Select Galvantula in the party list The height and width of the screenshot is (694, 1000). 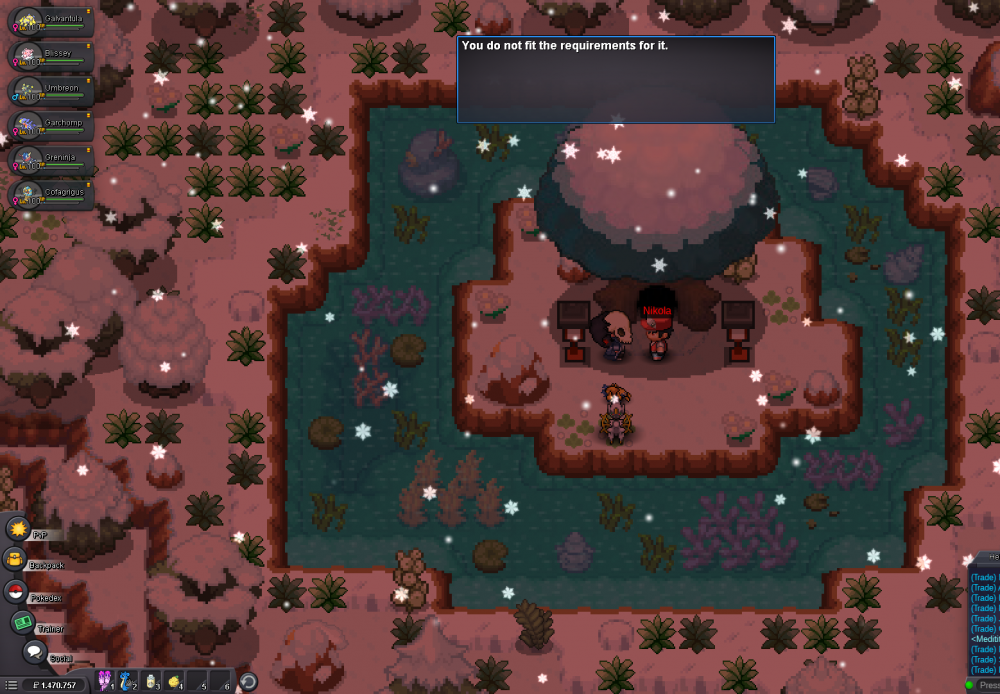(51, 22)
